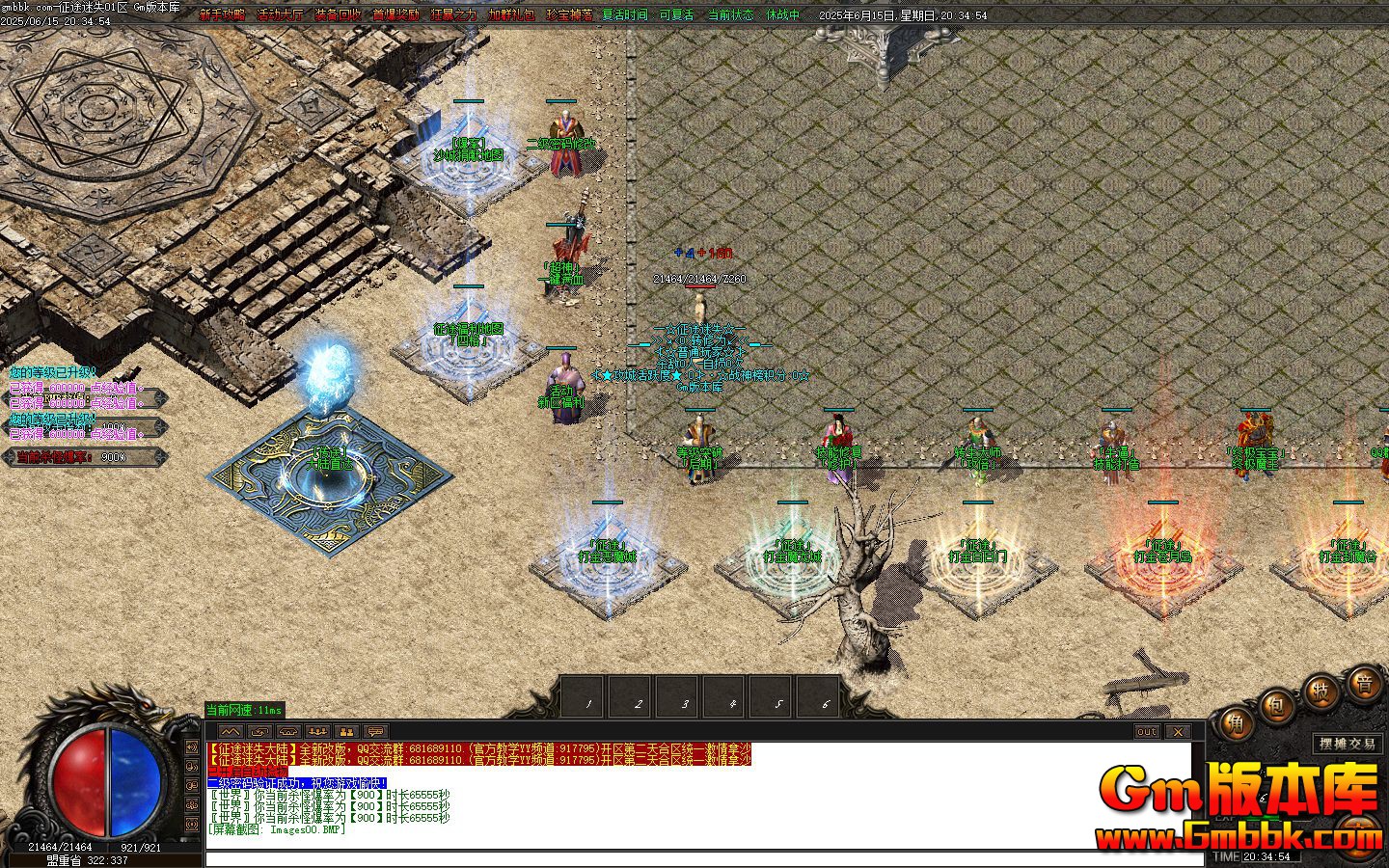Click the horse/whisper icon in chat toolbar
This screenshot has height=868, width=1389.
tap(286, 731)
